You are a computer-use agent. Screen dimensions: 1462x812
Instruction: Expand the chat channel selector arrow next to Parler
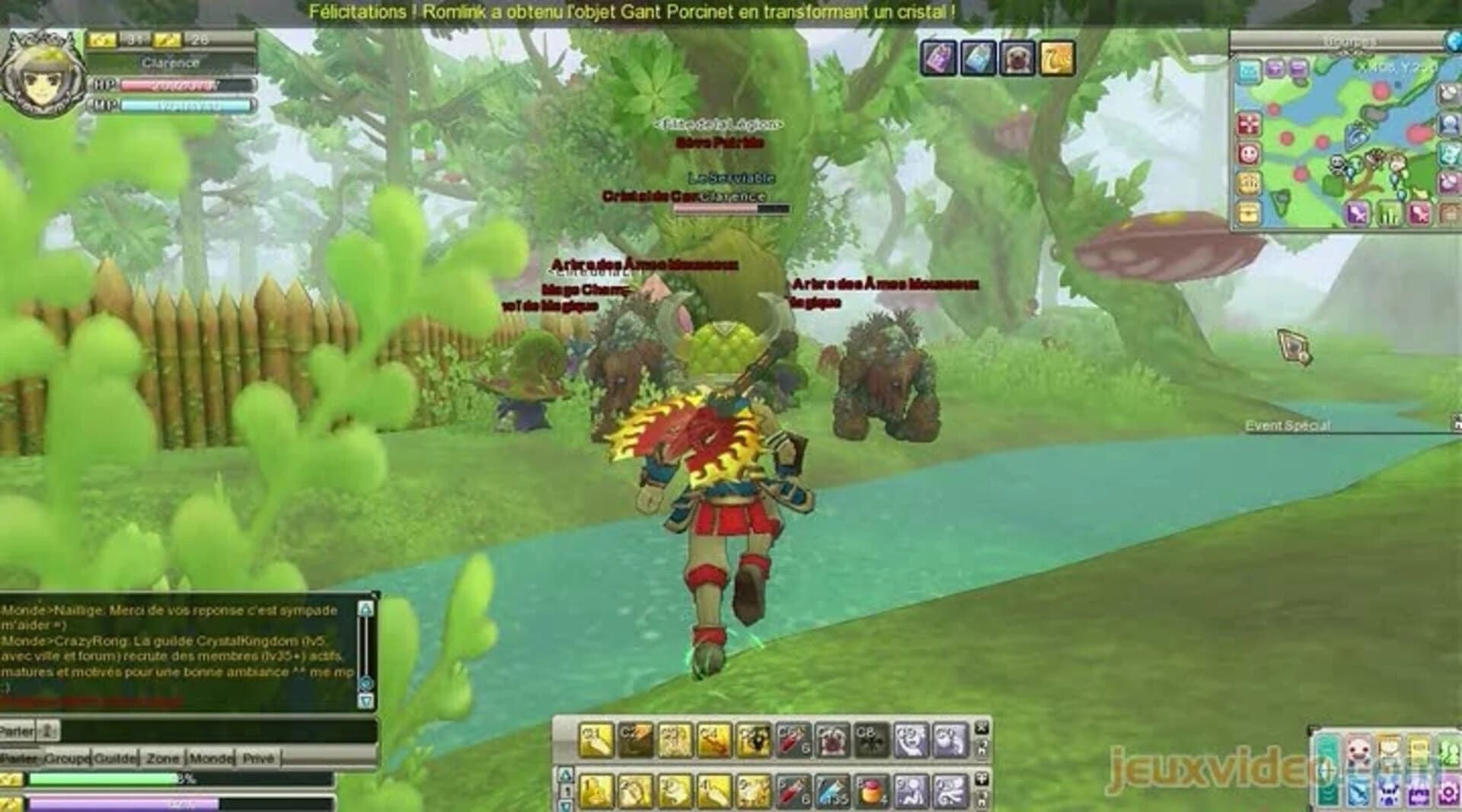tap(48, 731)
